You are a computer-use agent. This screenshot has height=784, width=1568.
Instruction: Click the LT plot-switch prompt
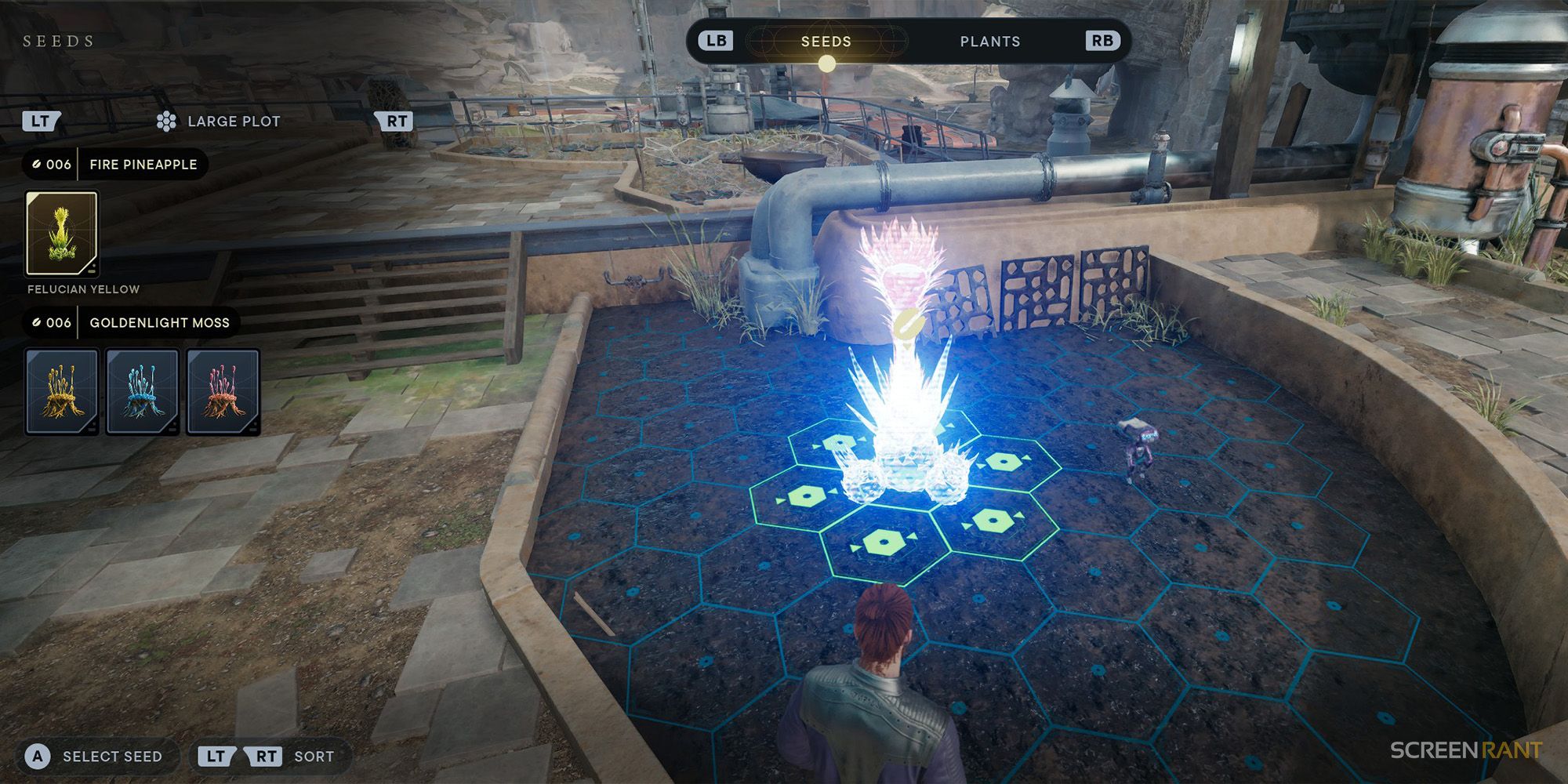[x=43, y=120]
